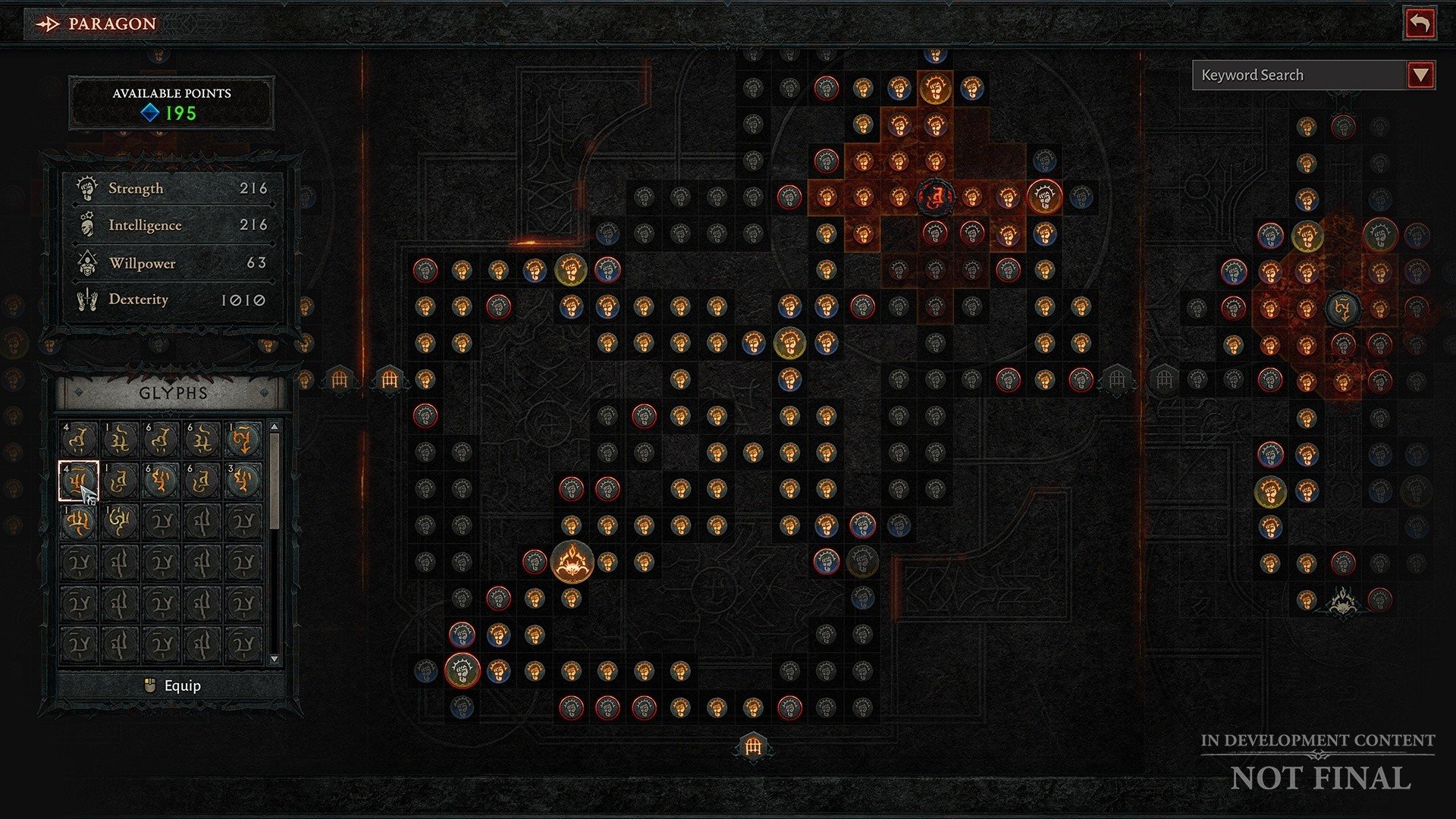Image resolution: width=1456 pixels, height=819 pixels.
Task: Click the red return arrow at top right
Action: click(x=1420, y=24)
